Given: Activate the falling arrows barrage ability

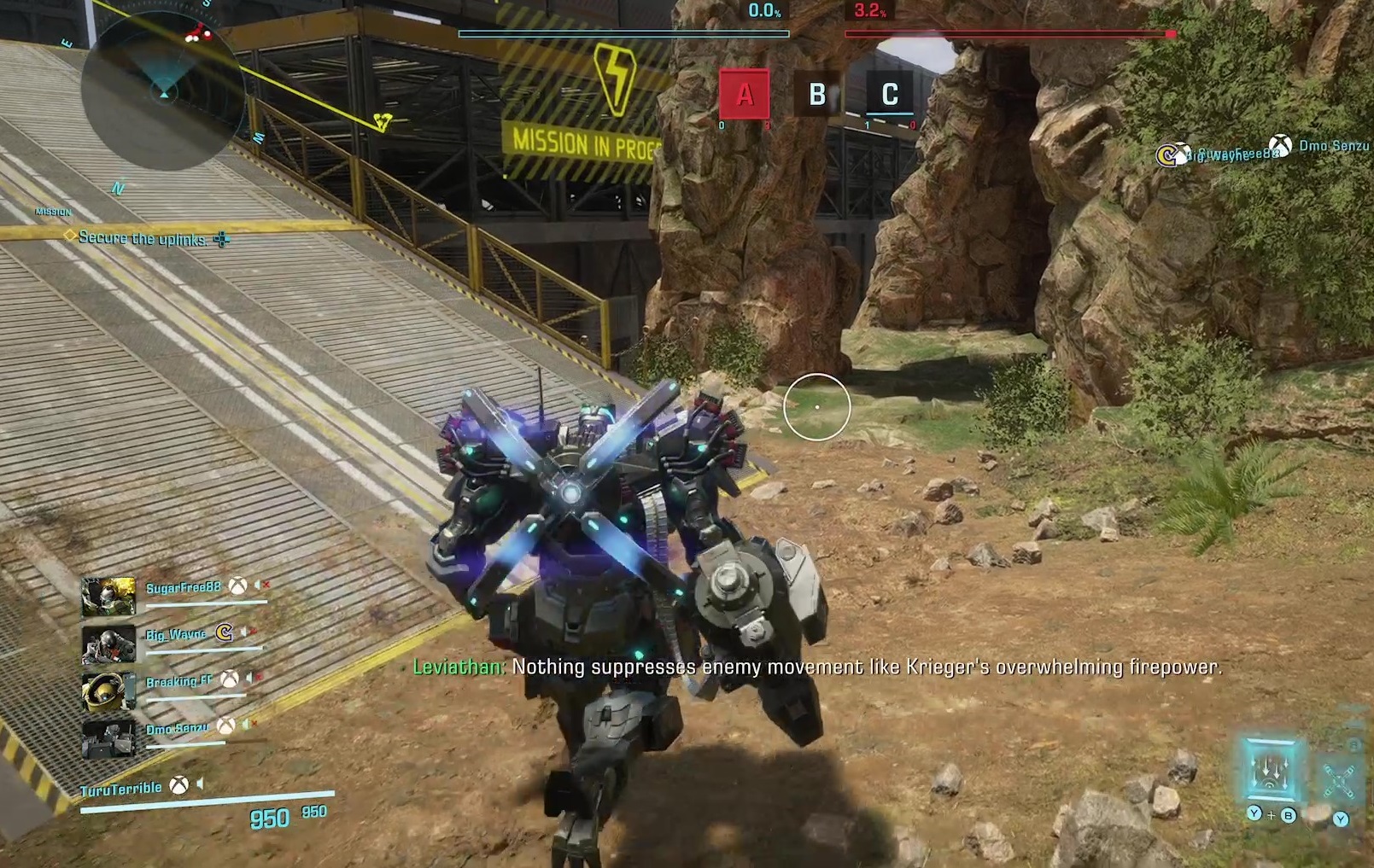Looking at the screenshot, I should point(1271,770).
